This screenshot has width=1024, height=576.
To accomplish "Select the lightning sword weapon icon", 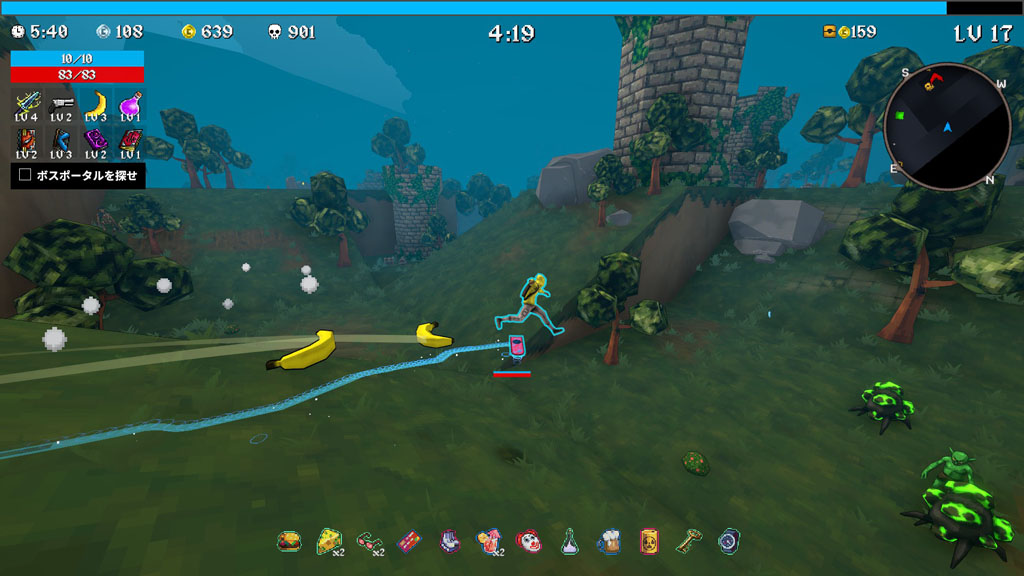I will pos(28,103).
